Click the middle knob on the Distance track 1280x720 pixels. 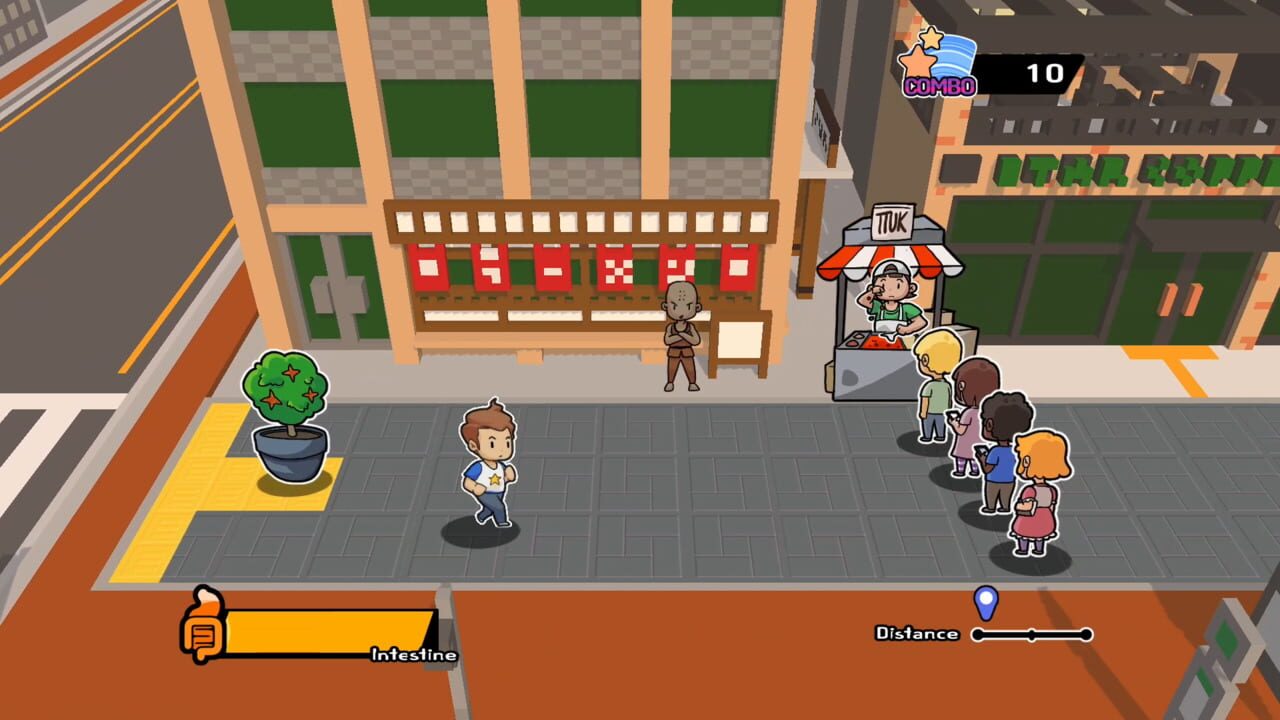[1032, 633]
